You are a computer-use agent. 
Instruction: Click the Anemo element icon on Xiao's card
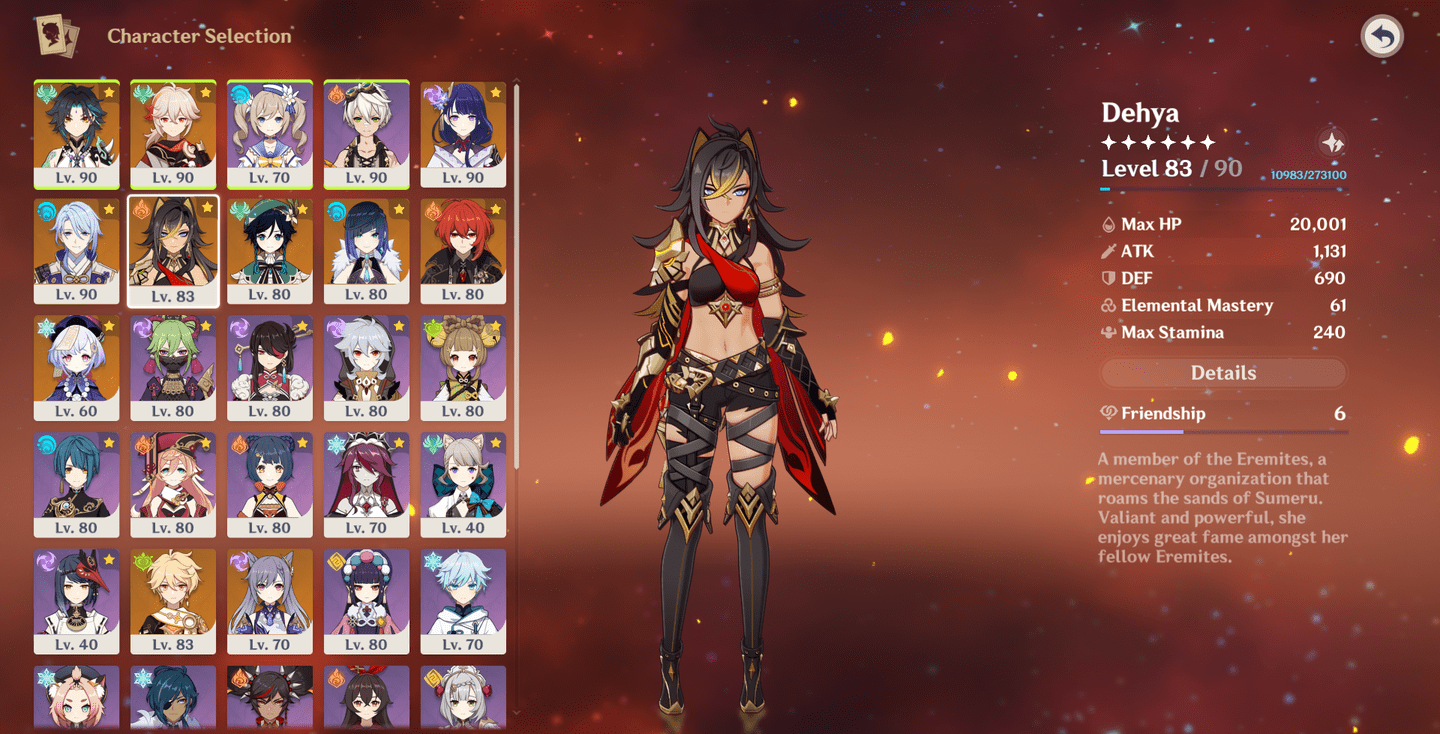[46, 90]
